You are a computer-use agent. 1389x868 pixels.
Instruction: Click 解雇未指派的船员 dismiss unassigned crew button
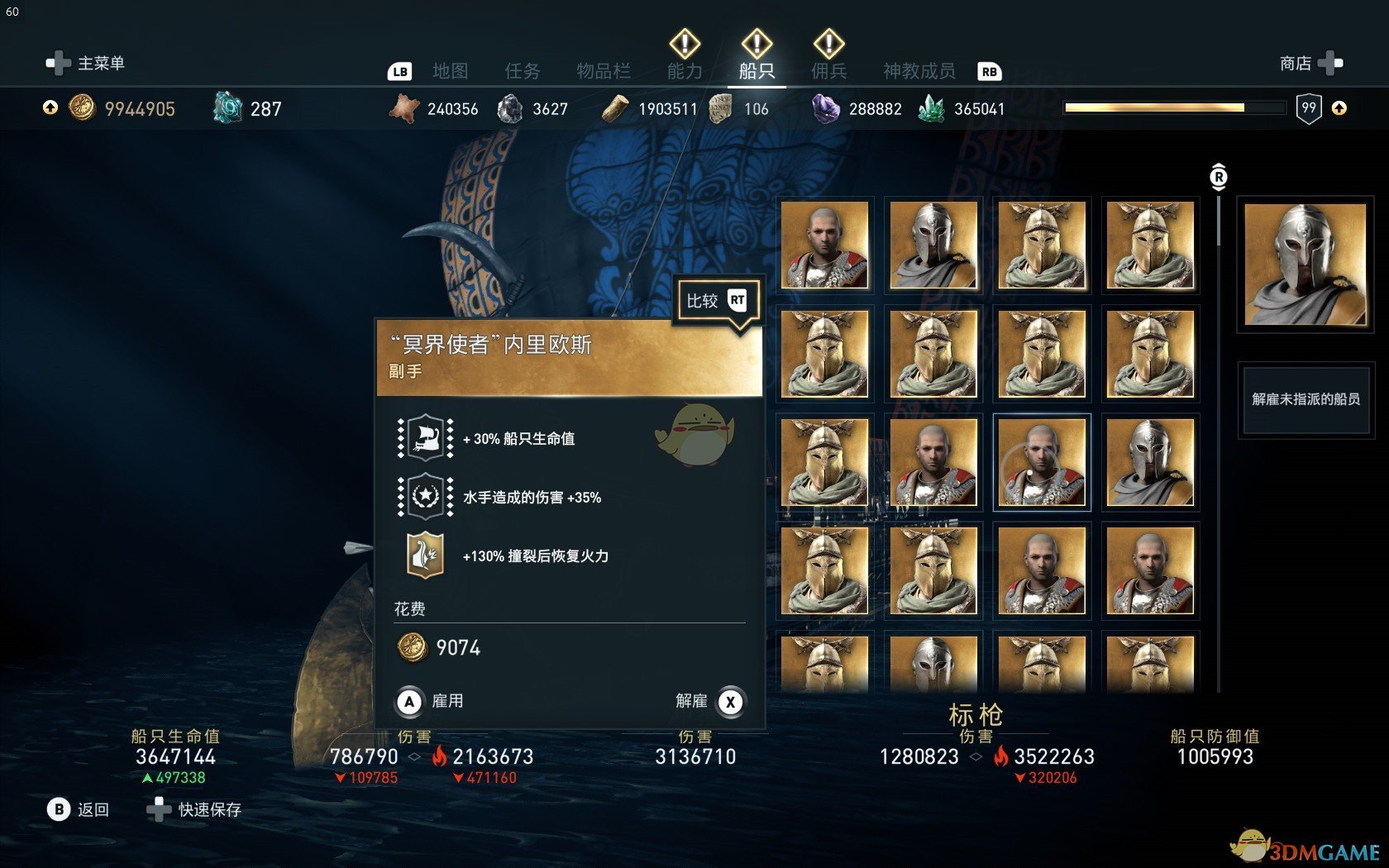tap(1305, 399)
